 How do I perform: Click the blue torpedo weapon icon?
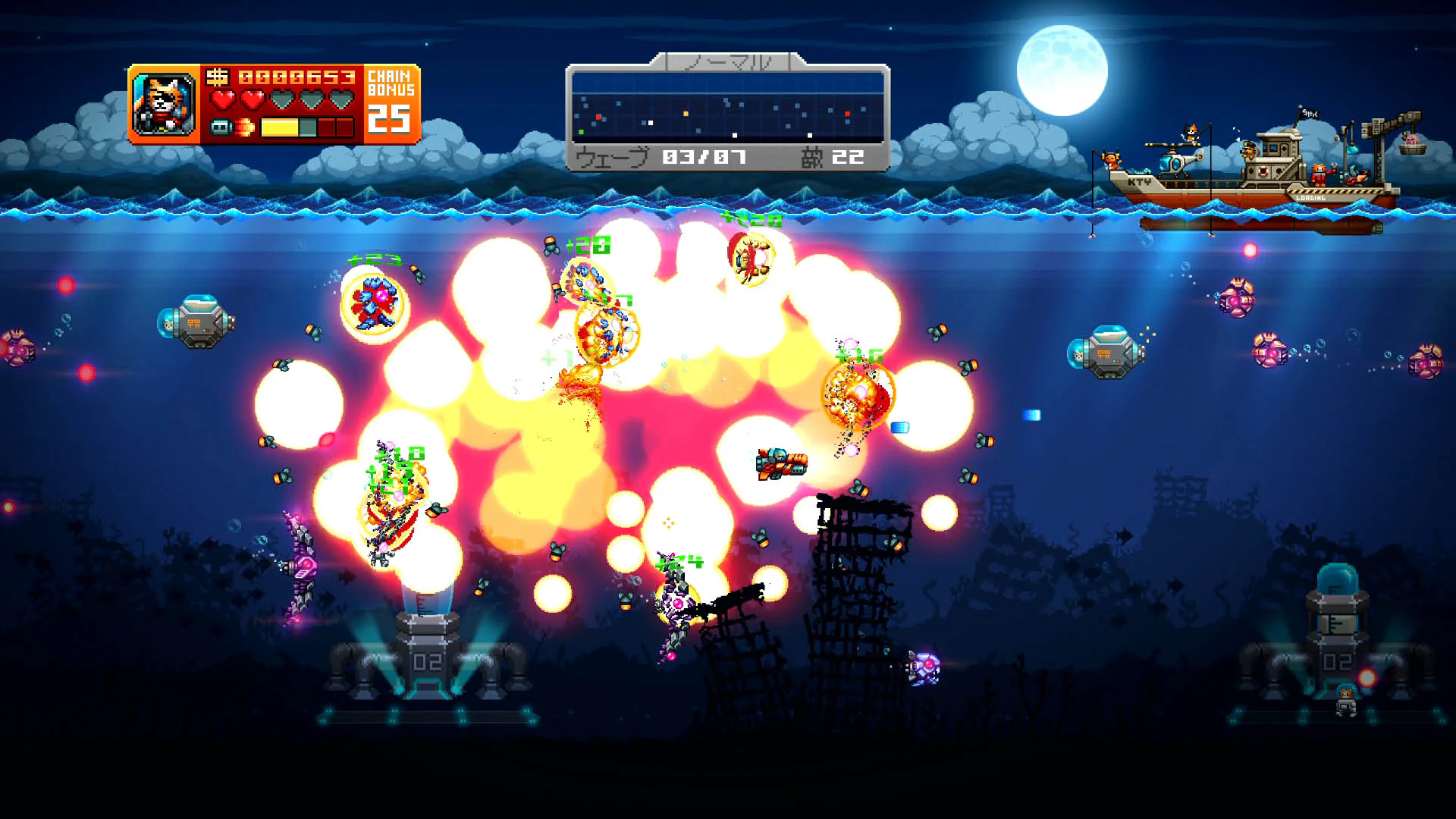[x=221, y=127]
